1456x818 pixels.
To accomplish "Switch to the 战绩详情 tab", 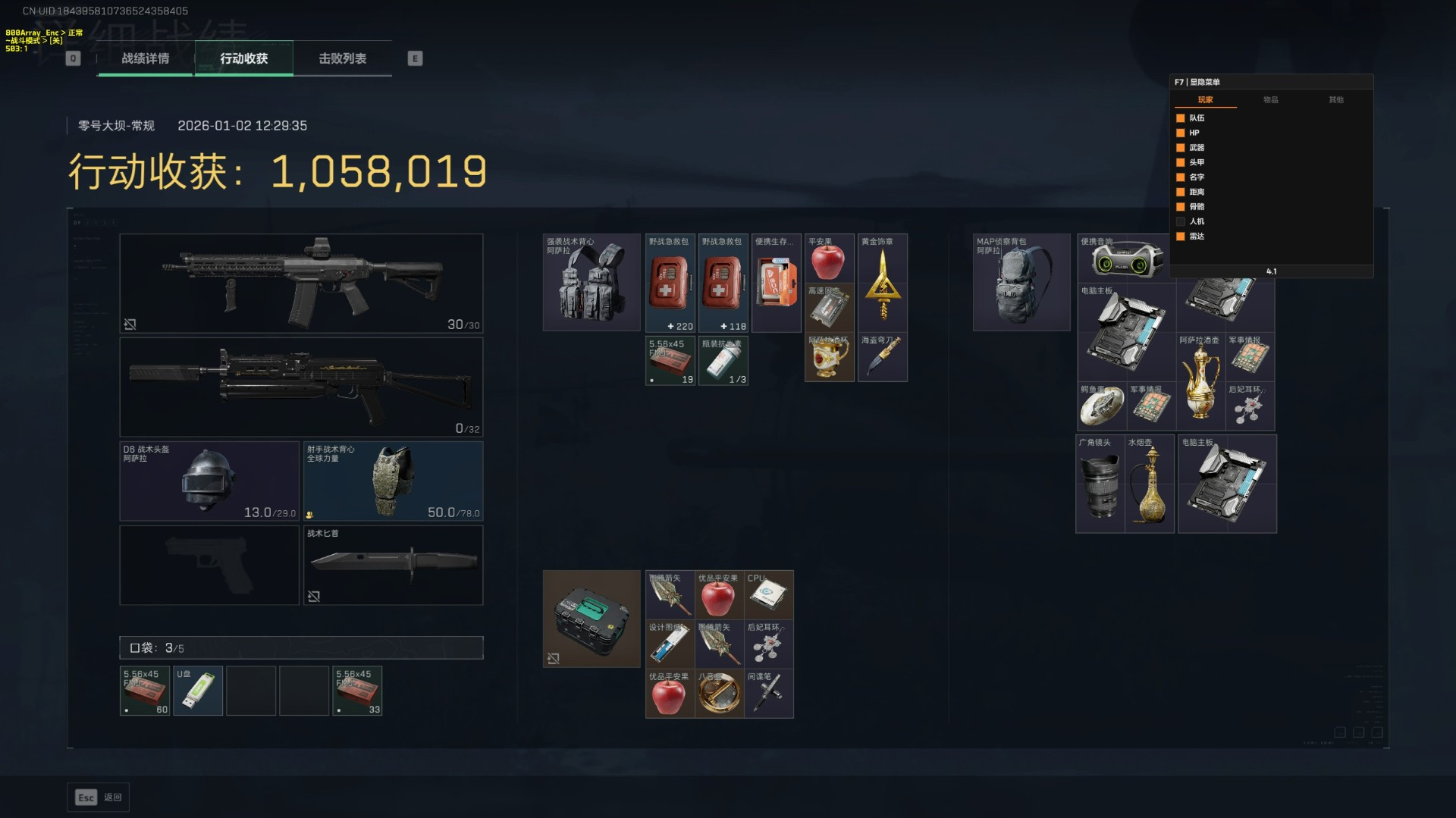I will tap(145, 58).
